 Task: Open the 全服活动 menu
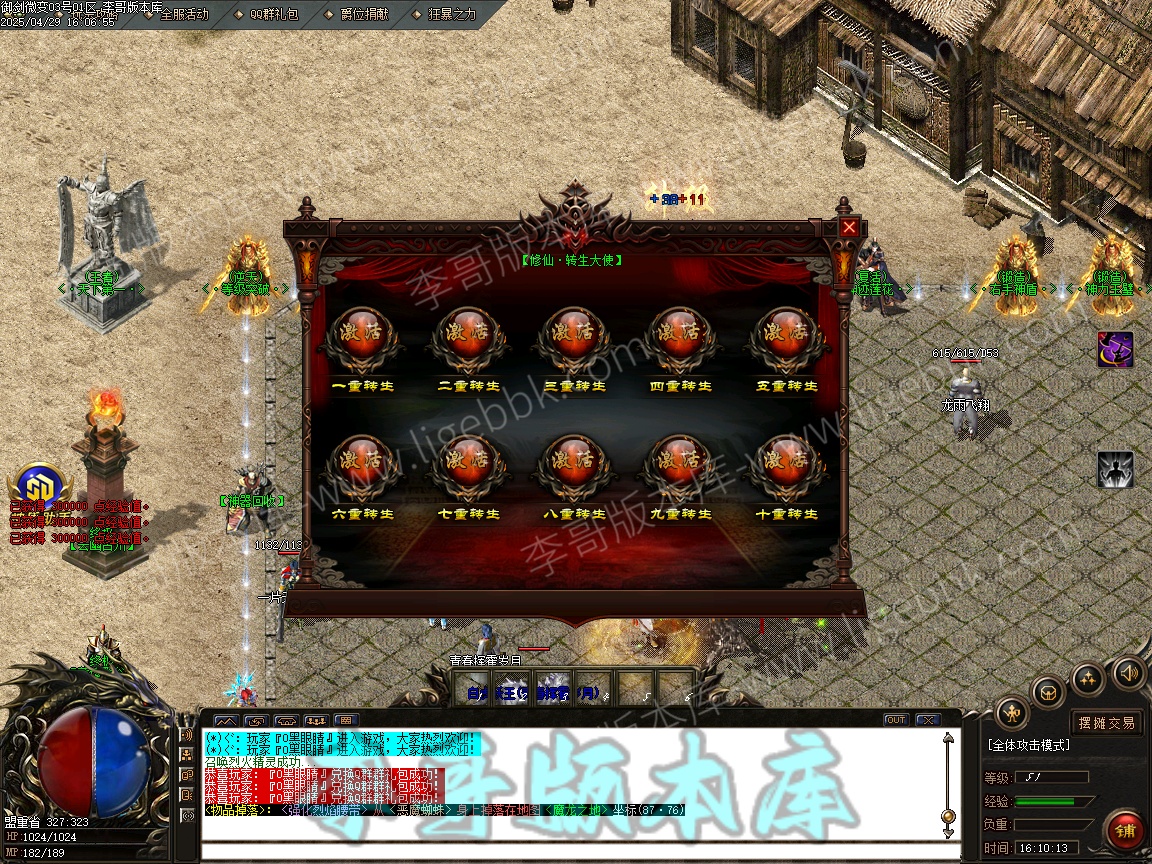click(184, 14)
